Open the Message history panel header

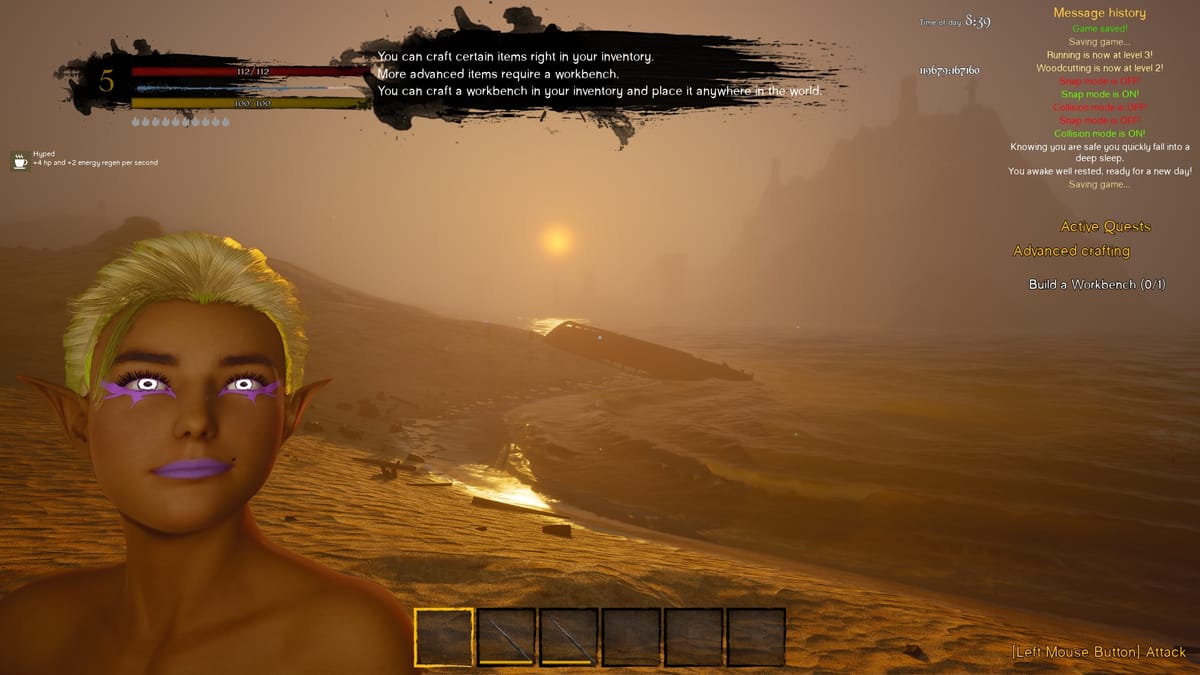click(x=1099, y=13)
